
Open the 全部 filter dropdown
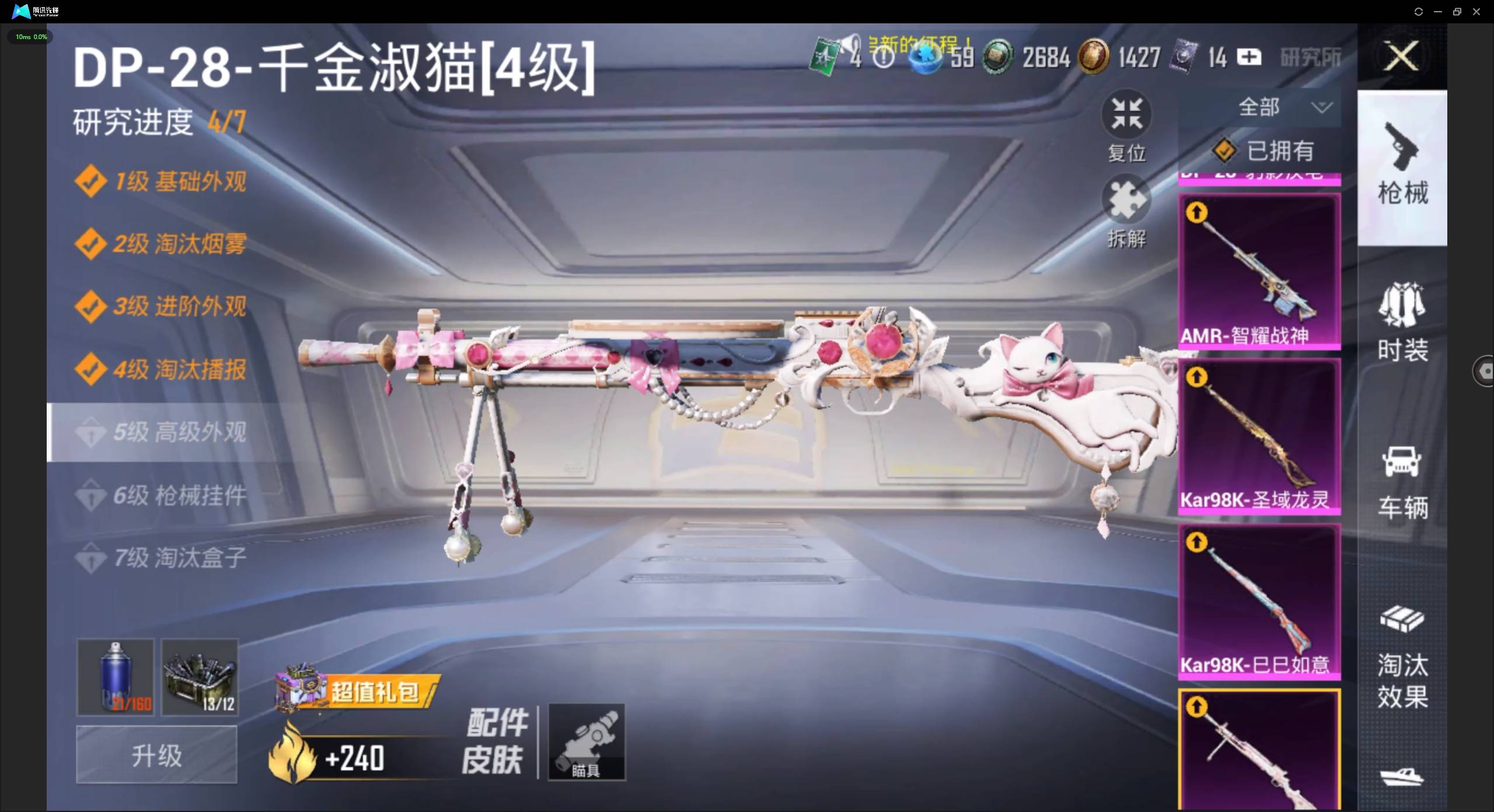tap(1284, 107)
